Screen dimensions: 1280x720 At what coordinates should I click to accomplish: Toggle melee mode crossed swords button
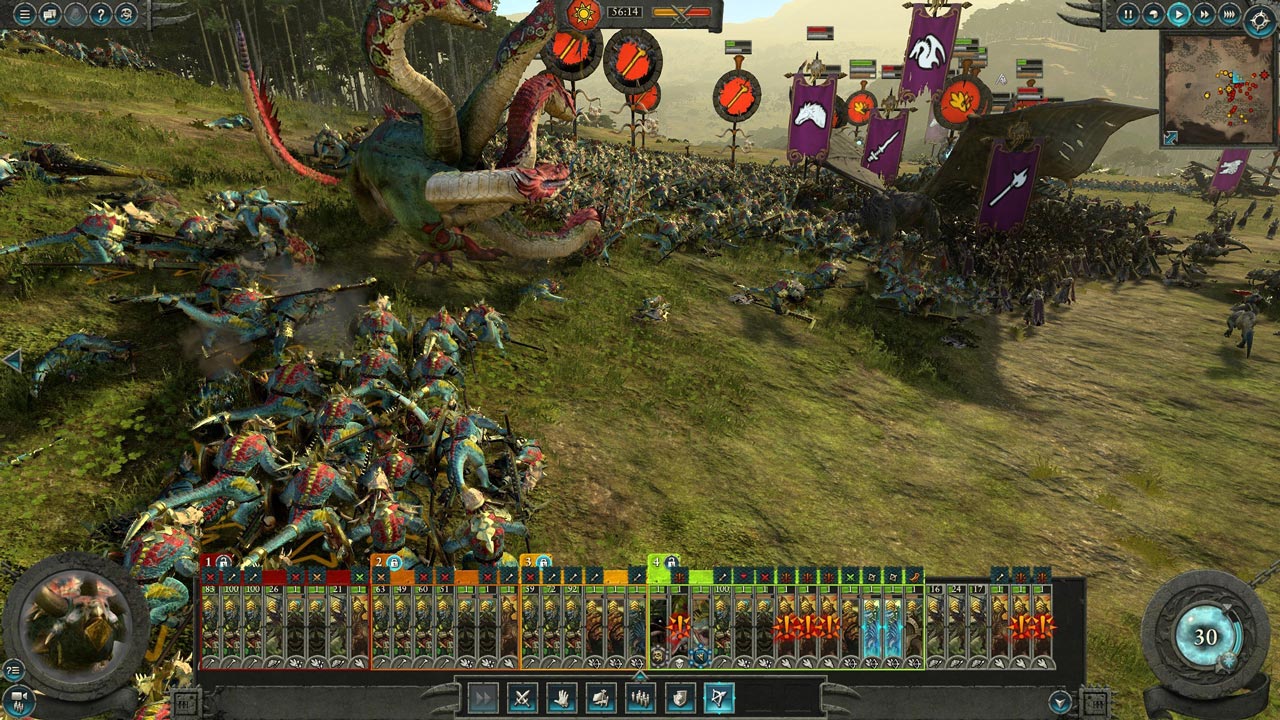pyautogui.click(x=522, y=698)
